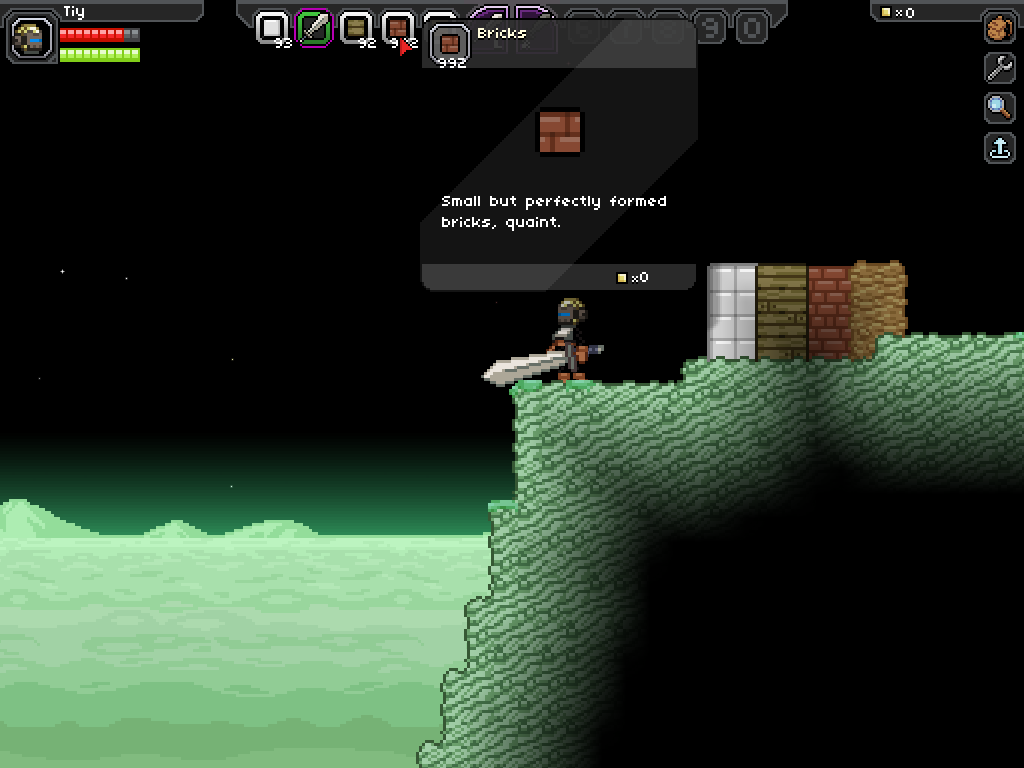Open the inventory backpack icon

click(999, 28)
